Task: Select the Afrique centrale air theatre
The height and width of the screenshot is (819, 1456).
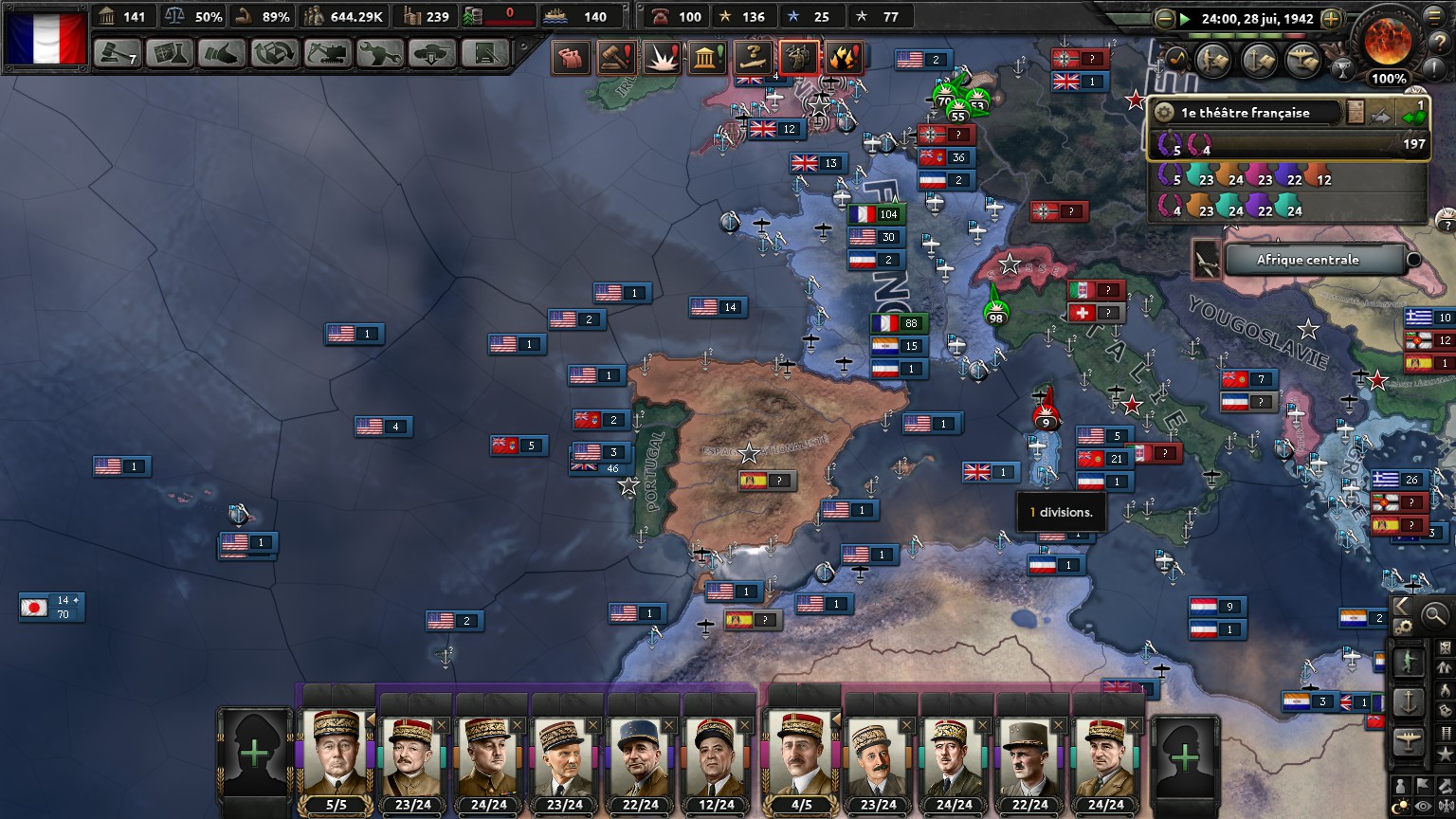Action: (x=1308, y=260)
